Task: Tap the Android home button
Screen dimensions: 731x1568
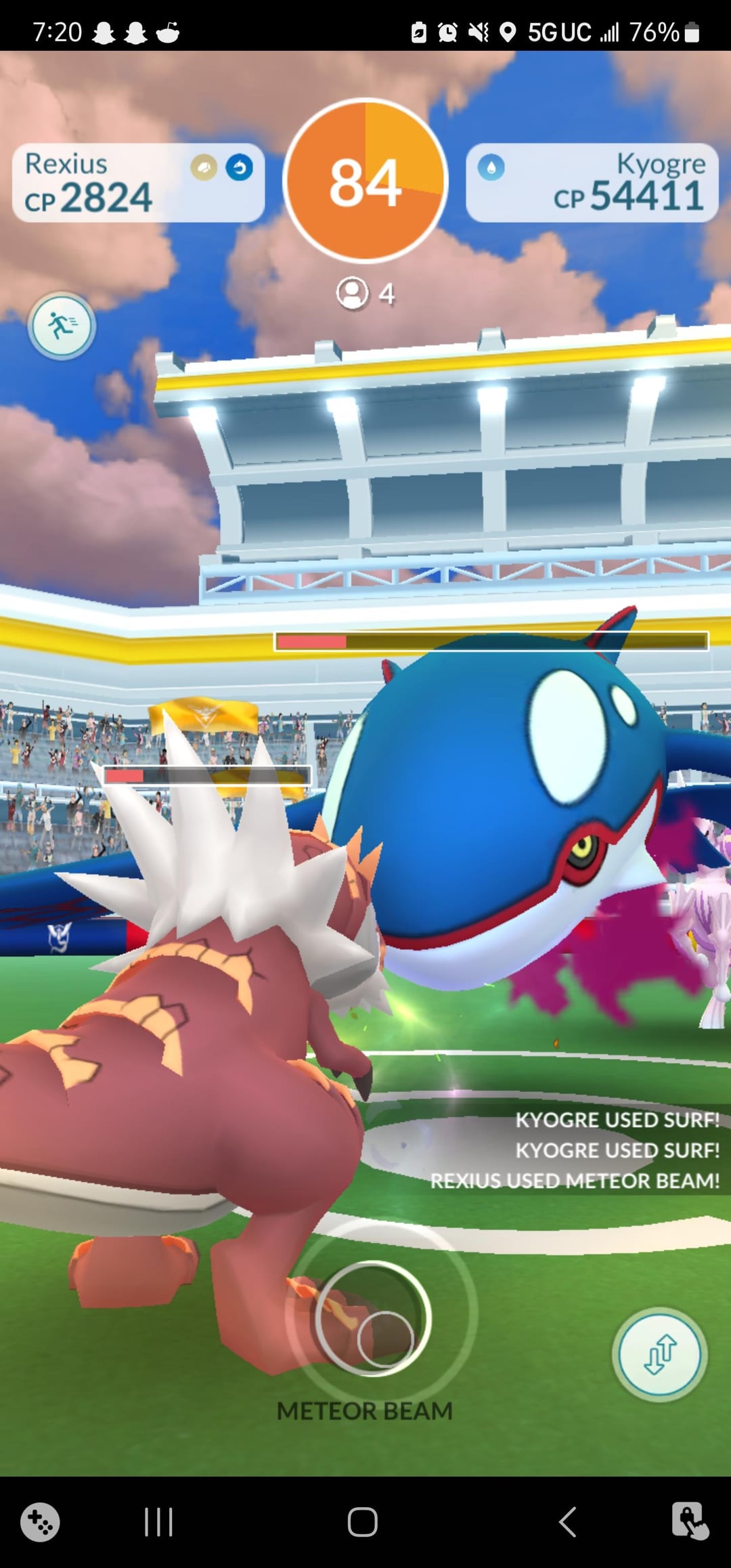Action: (x=363, y=1522)
